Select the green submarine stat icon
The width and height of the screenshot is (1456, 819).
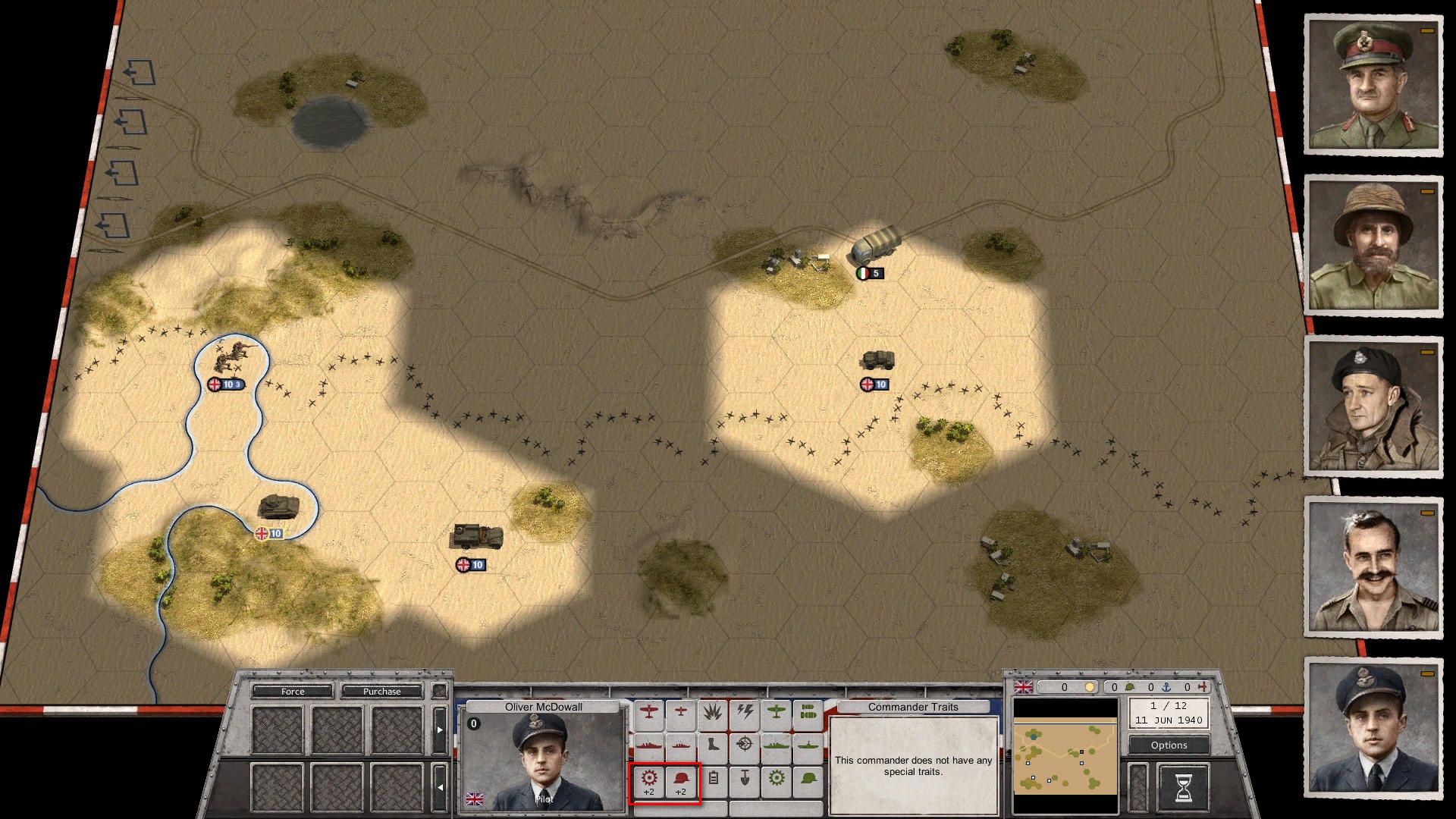pos(808,745)
